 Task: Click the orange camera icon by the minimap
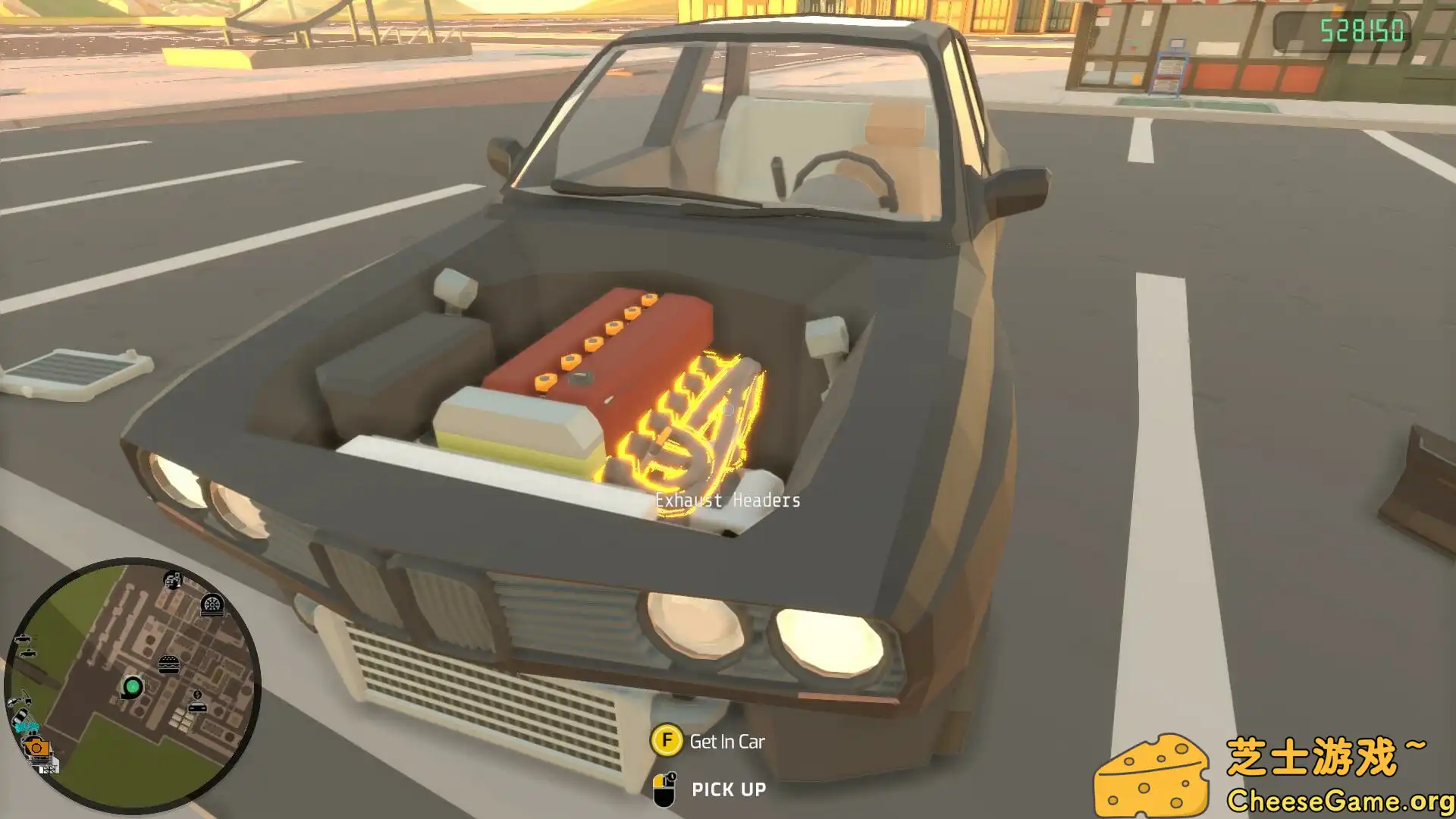click(37, 747)
